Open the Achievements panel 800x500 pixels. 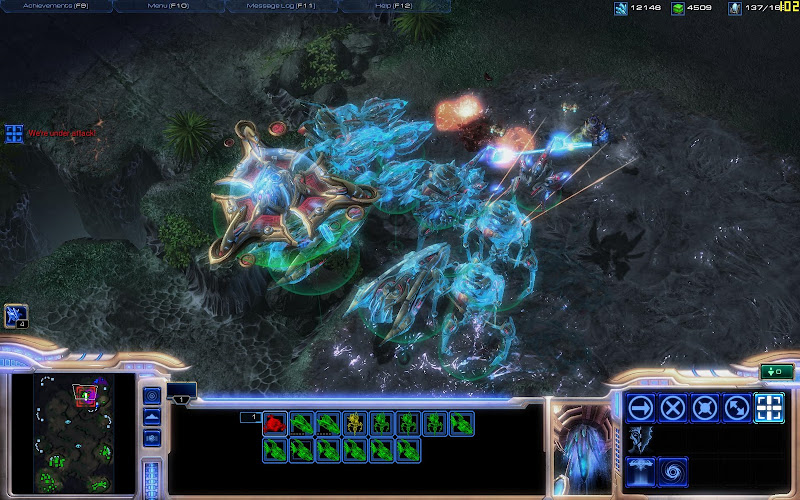pos(55,6)
